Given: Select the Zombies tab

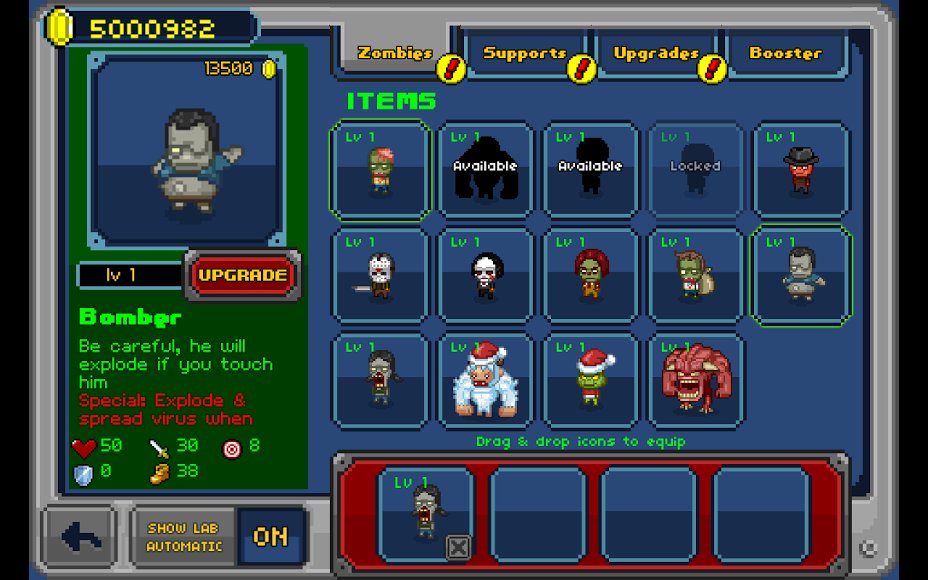Looking at the screenshot, I should coord(395,54).
